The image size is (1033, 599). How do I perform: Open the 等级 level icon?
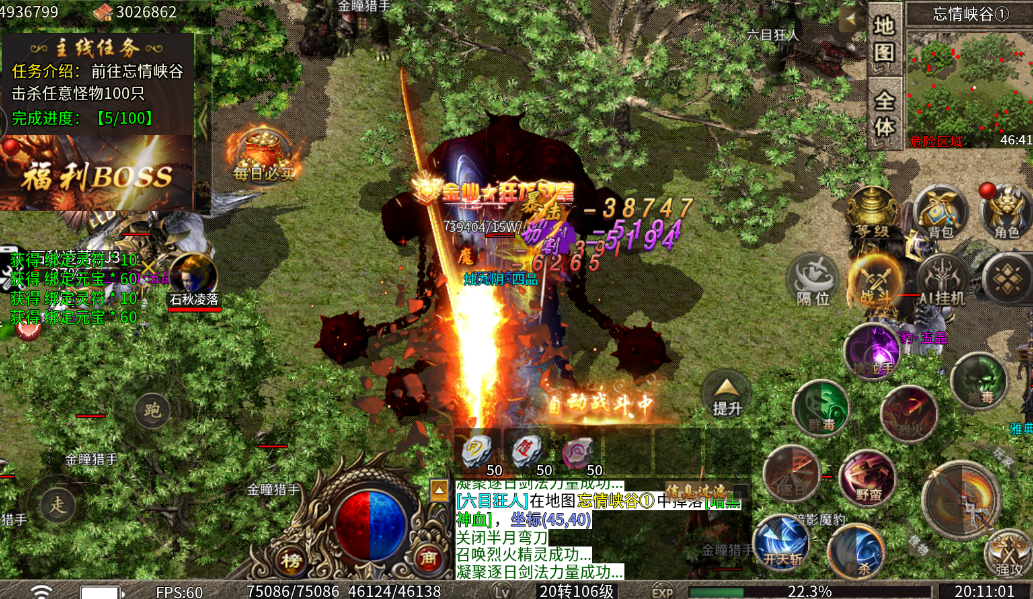pos(871,214)
